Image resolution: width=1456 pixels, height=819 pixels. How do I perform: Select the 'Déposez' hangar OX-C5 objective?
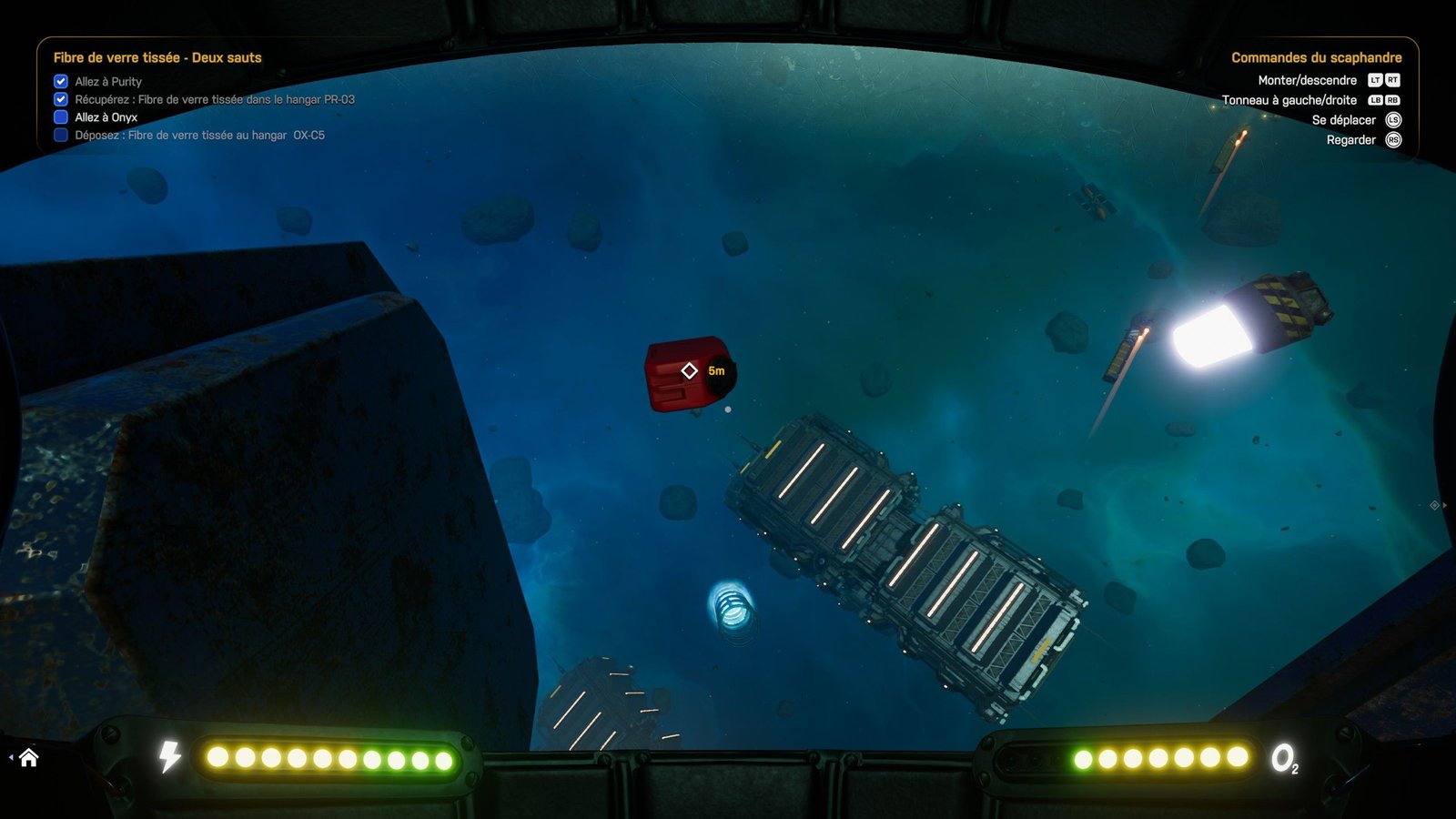pos(199,135)
